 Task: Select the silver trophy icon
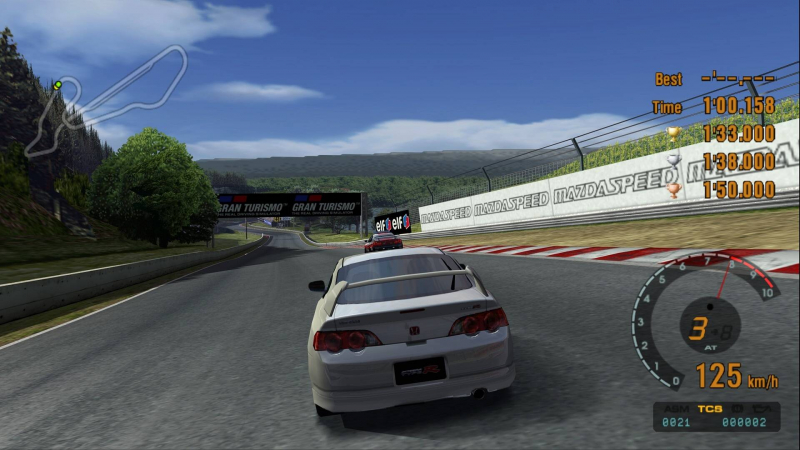(673, 161)
